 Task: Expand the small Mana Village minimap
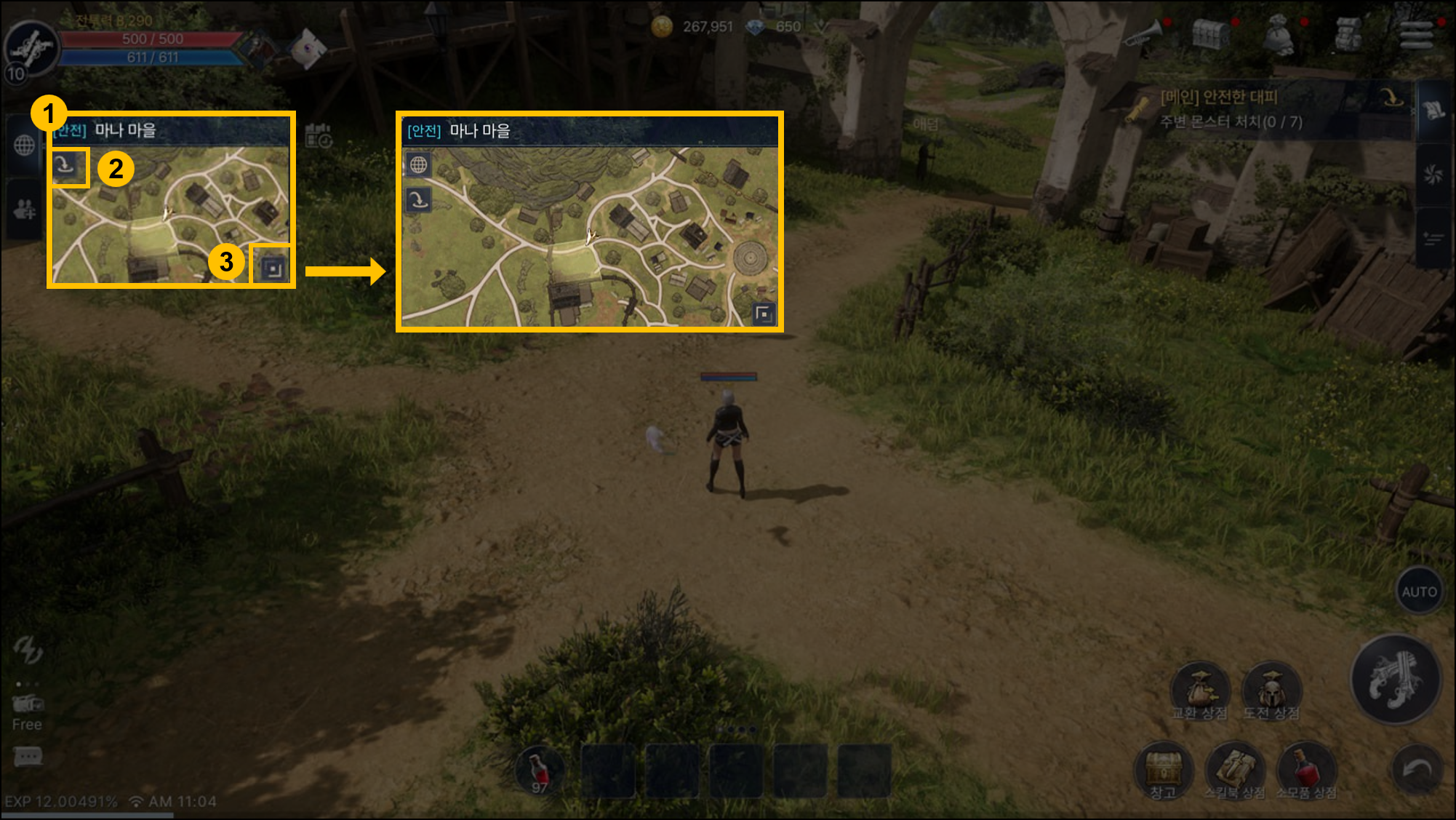click(273, 269)
